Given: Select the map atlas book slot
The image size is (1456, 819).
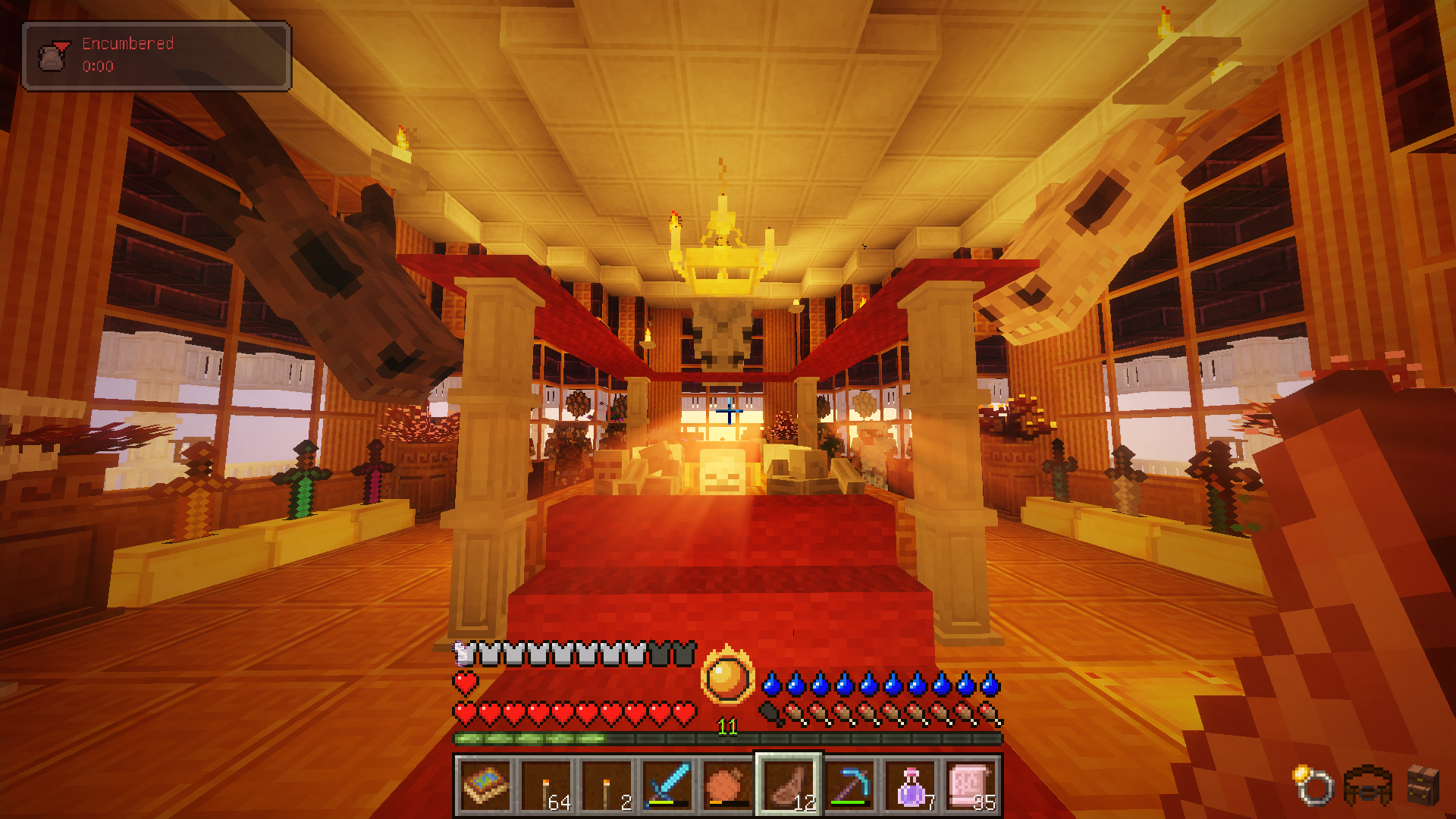Looking at the screenshot, I should [486, 786].
